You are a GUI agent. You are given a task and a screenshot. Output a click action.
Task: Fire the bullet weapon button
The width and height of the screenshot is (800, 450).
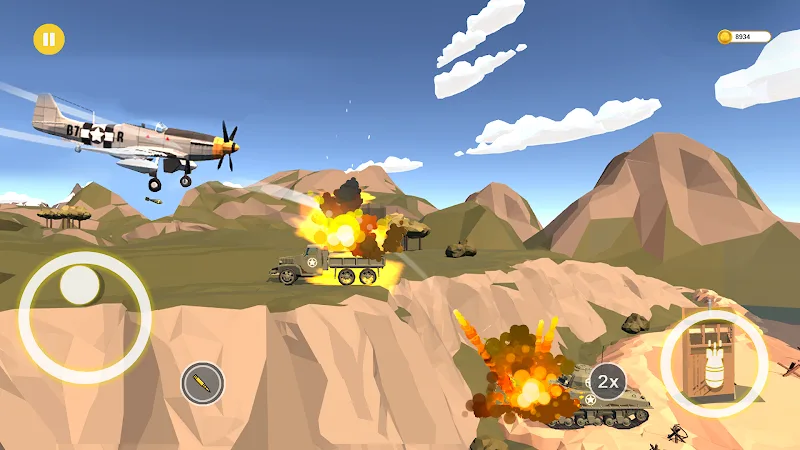coord(202,383)
